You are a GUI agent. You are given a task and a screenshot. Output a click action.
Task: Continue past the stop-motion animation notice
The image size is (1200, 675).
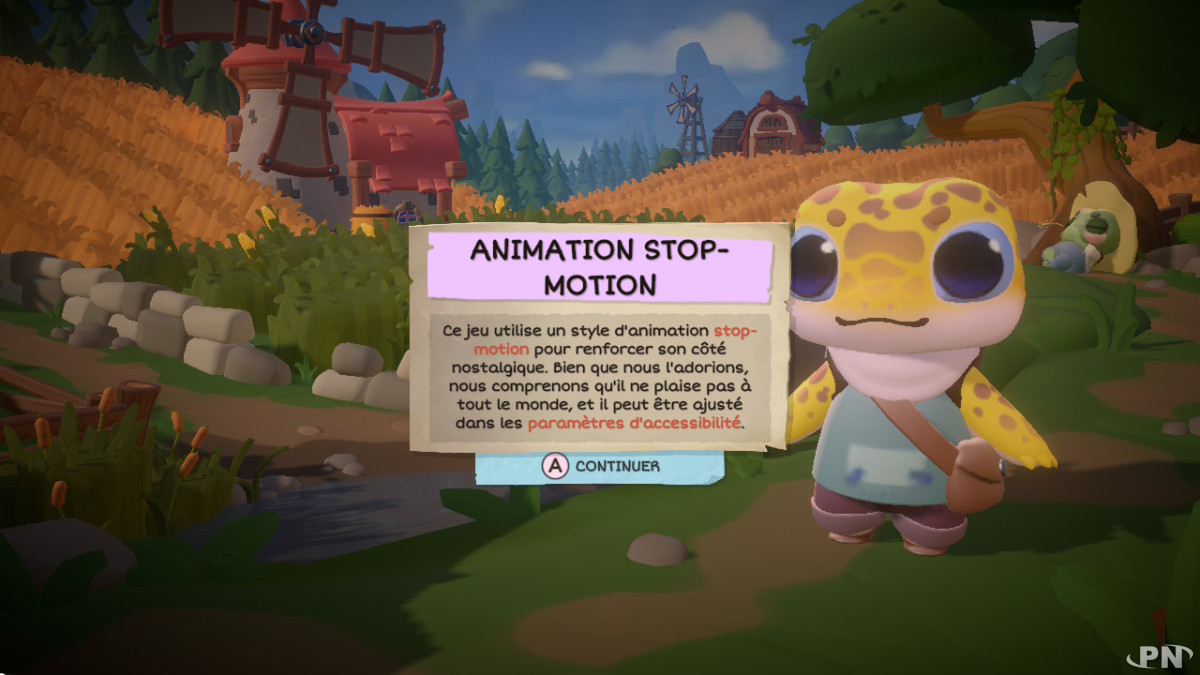pos(599,466)
